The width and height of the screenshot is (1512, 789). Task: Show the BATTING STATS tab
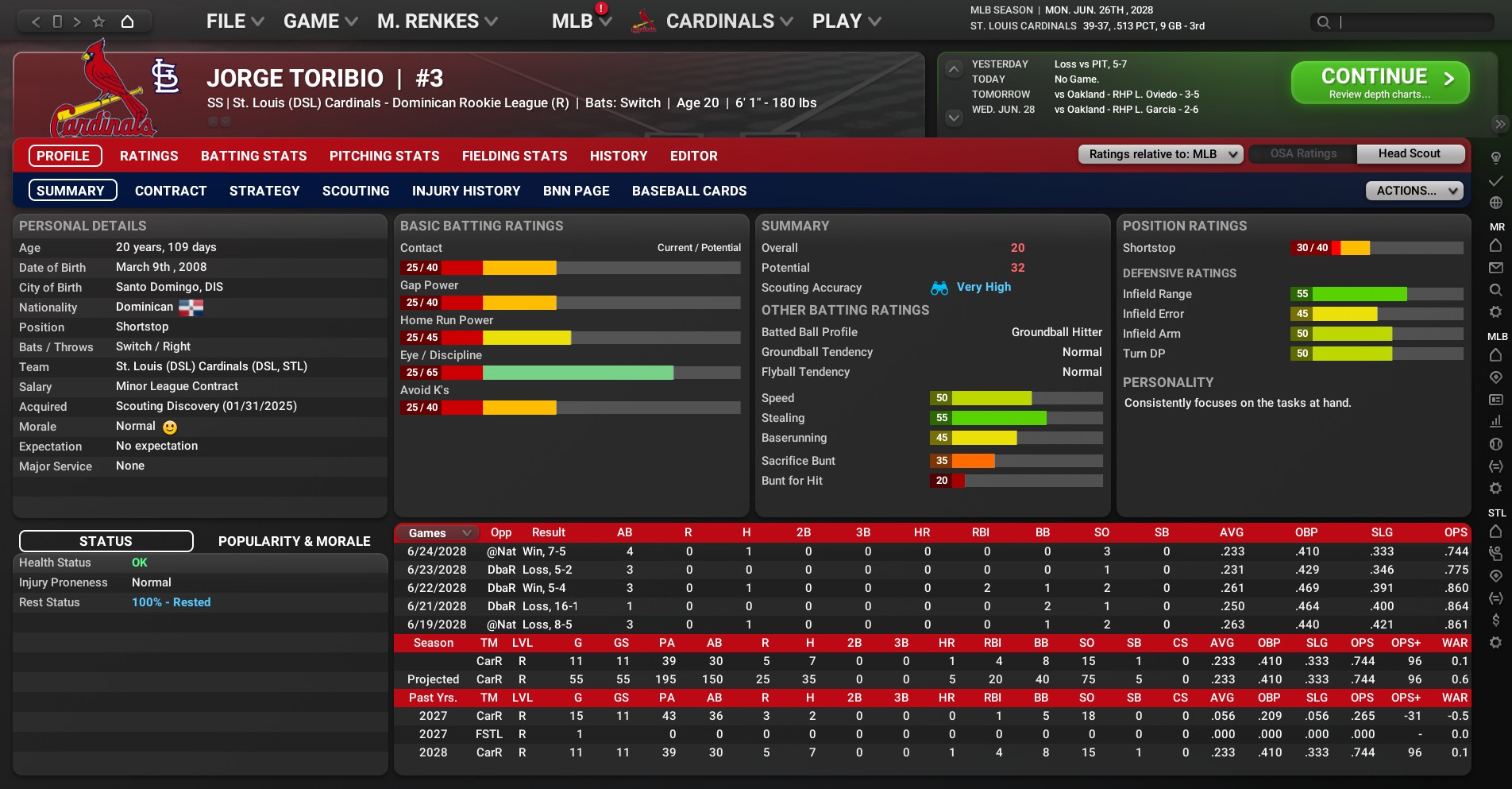click(x=253, y=156)
